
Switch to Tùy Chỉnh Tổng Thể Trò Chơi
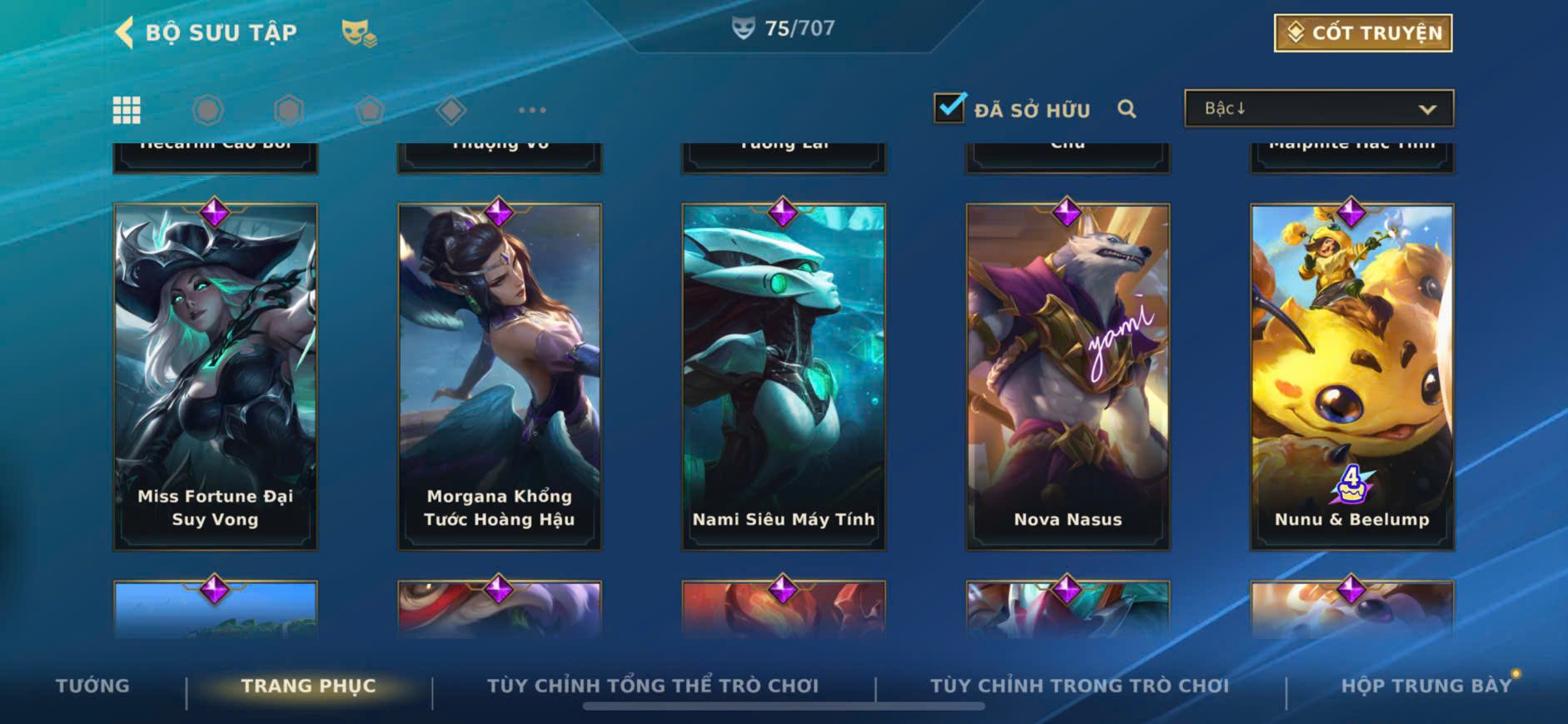point(653,686)
